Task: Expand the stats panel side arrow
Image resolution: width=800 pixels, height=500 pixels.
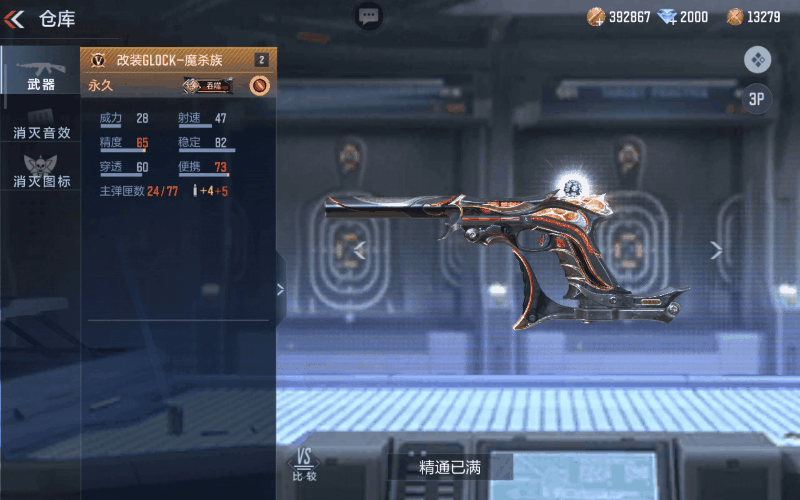Action: click(280, 290)
